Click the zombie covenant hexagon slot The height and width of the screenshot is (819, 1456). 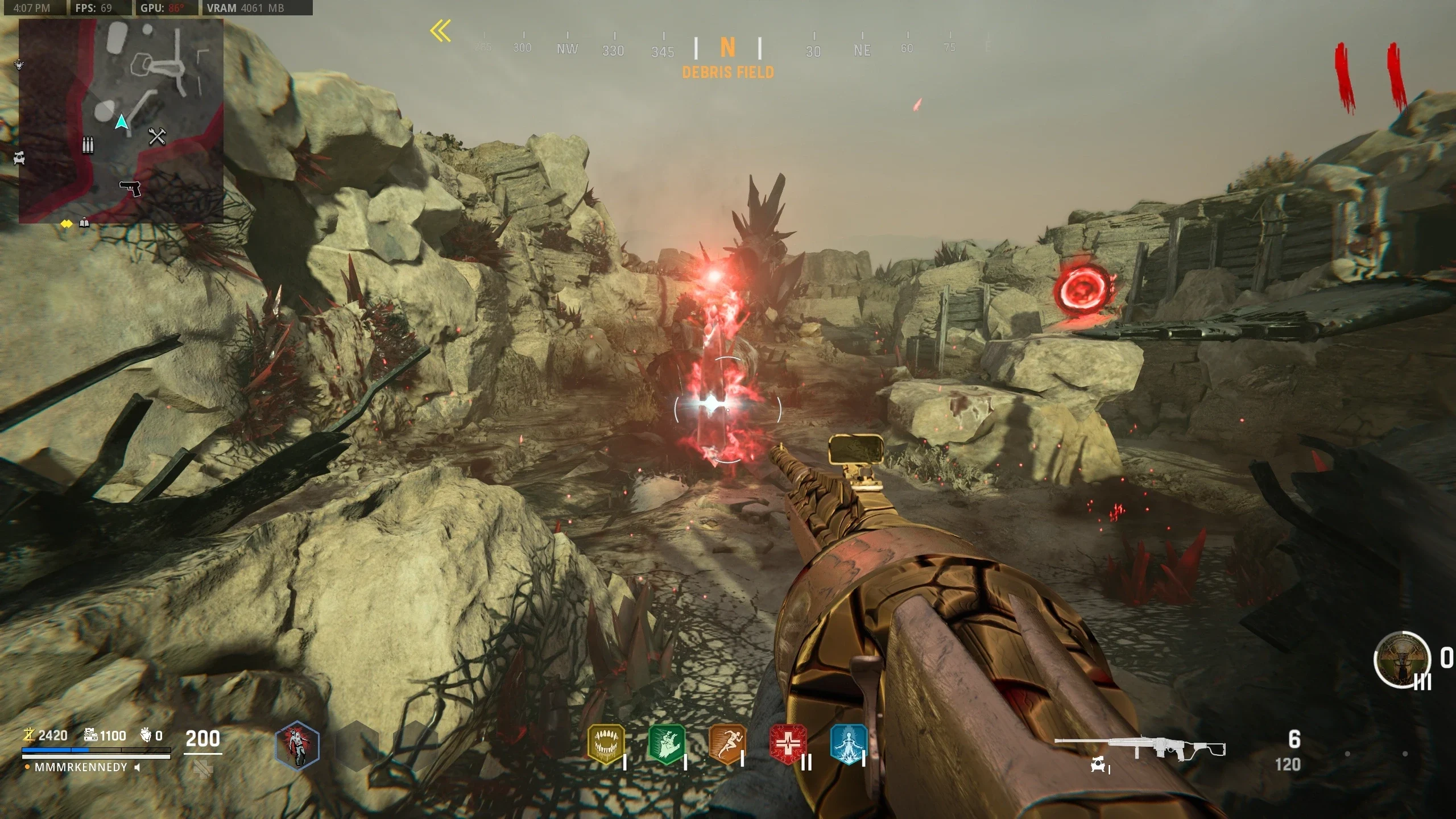tap(297, 746)
